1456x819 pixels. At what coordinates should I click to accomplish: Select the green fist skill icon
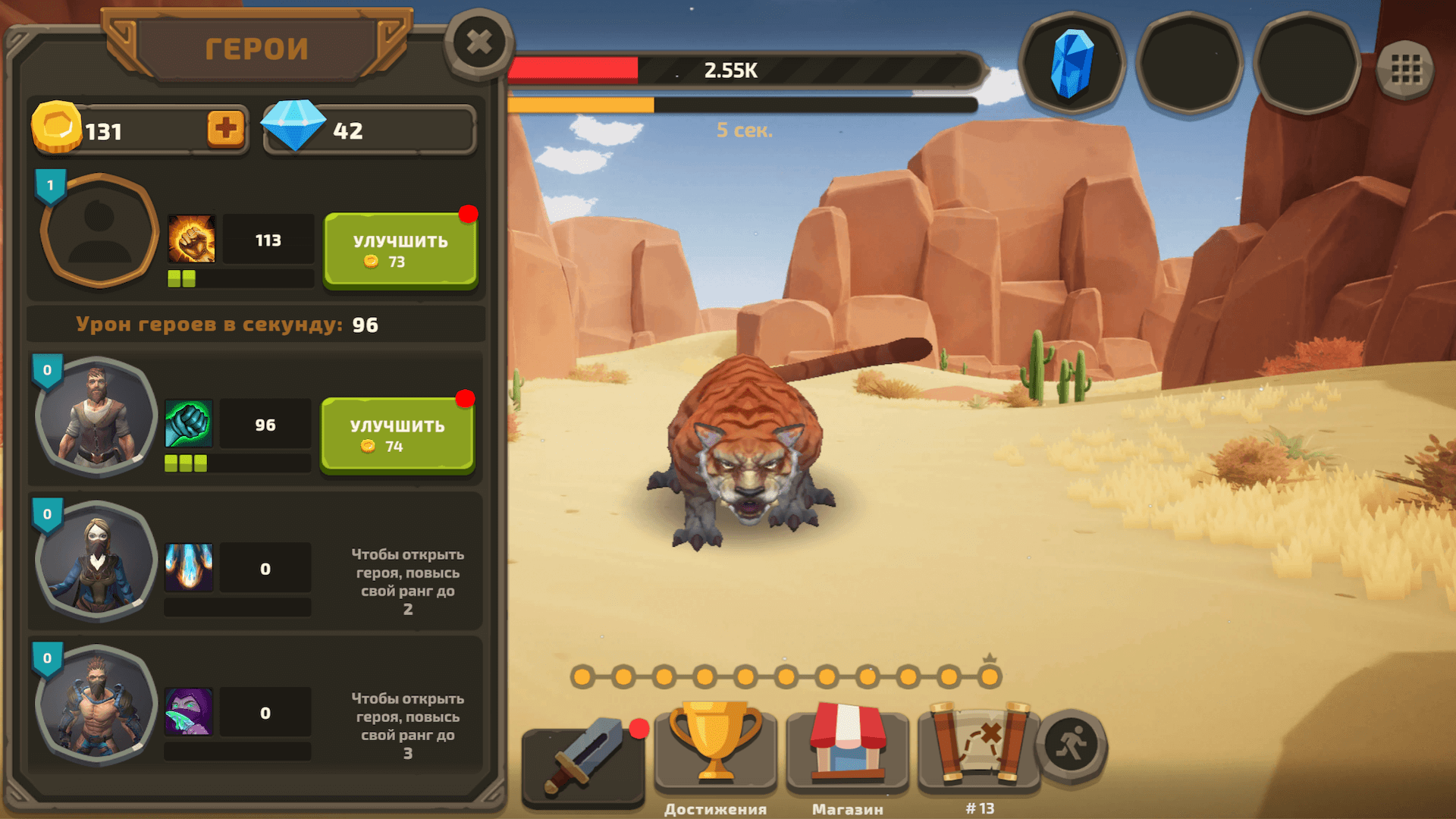pyautogui.click(x=188, y=424)
